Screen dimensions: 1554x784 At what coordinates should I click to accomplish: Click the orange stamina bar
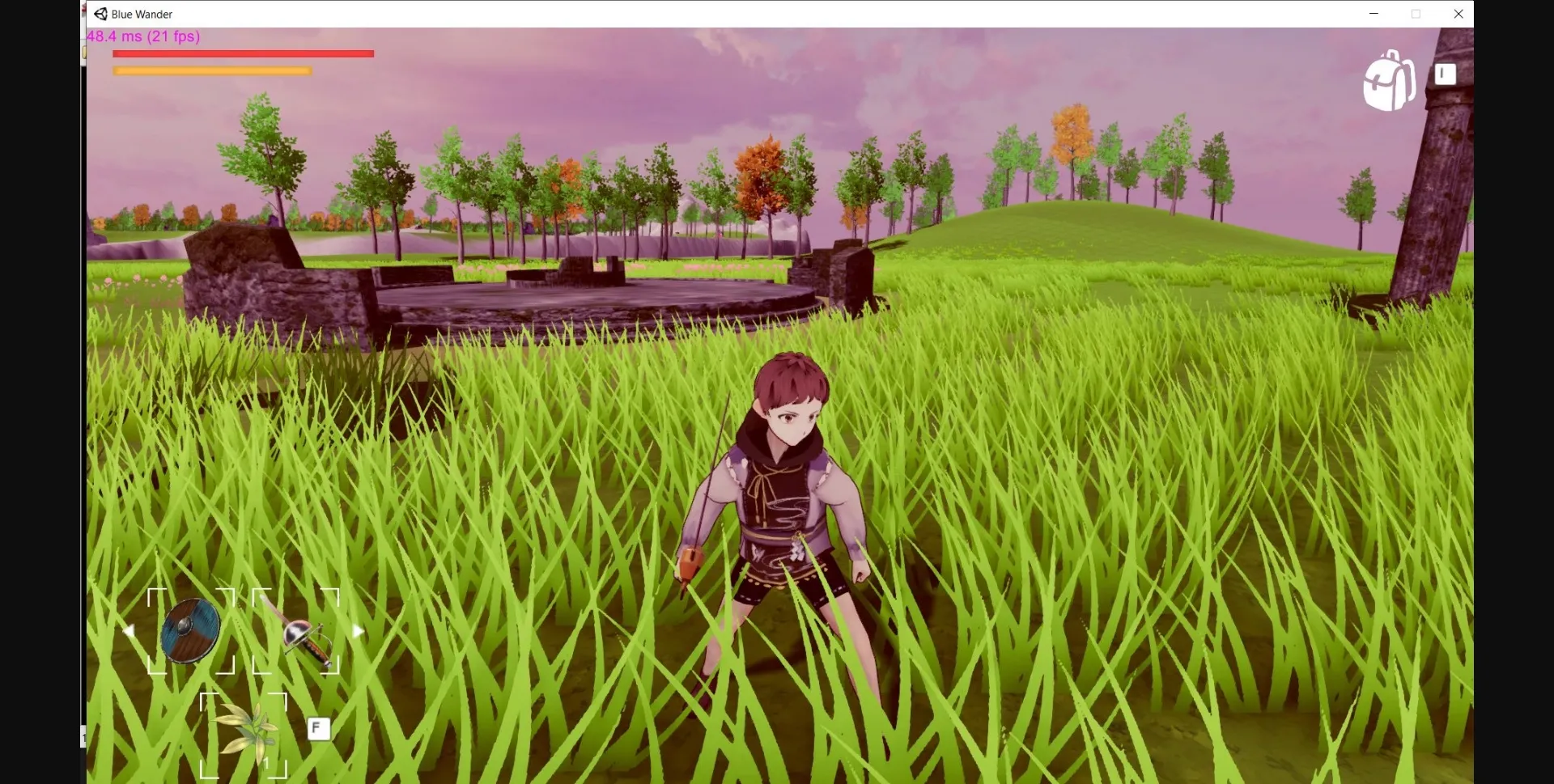[211, 70]
